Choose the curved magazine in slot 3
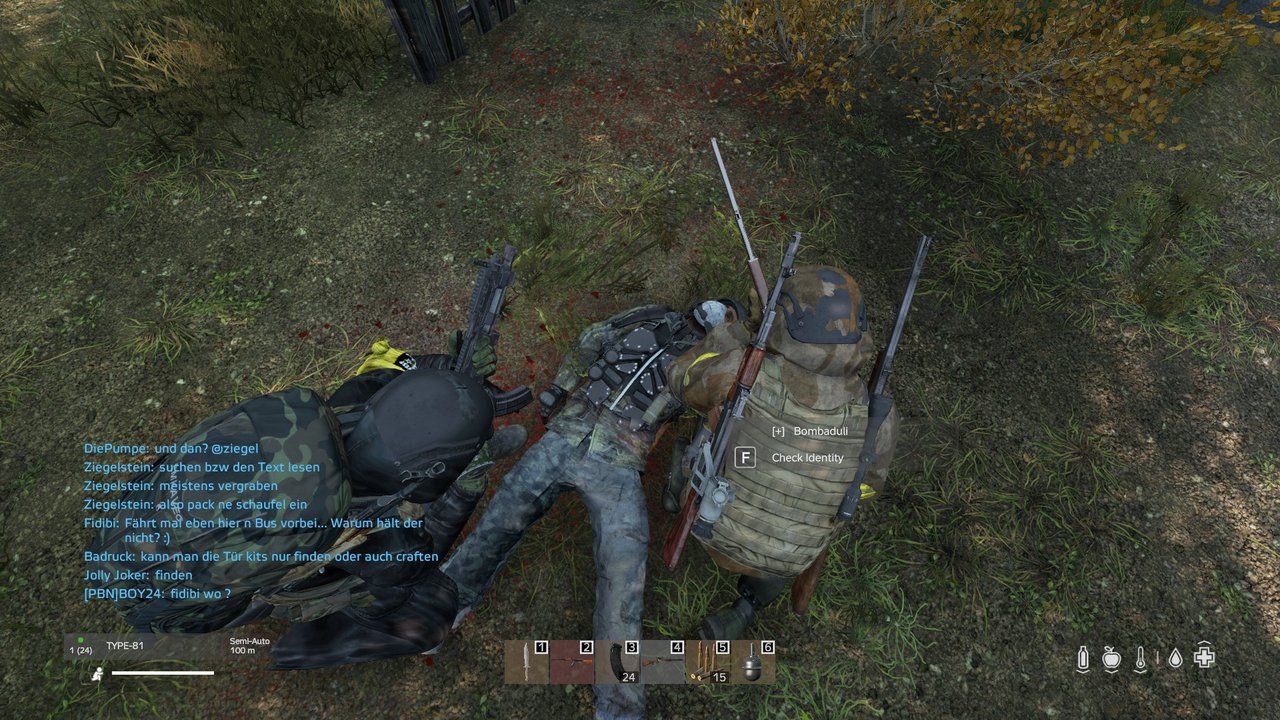Screen dimensions: 1280x720 coord(617,662)
